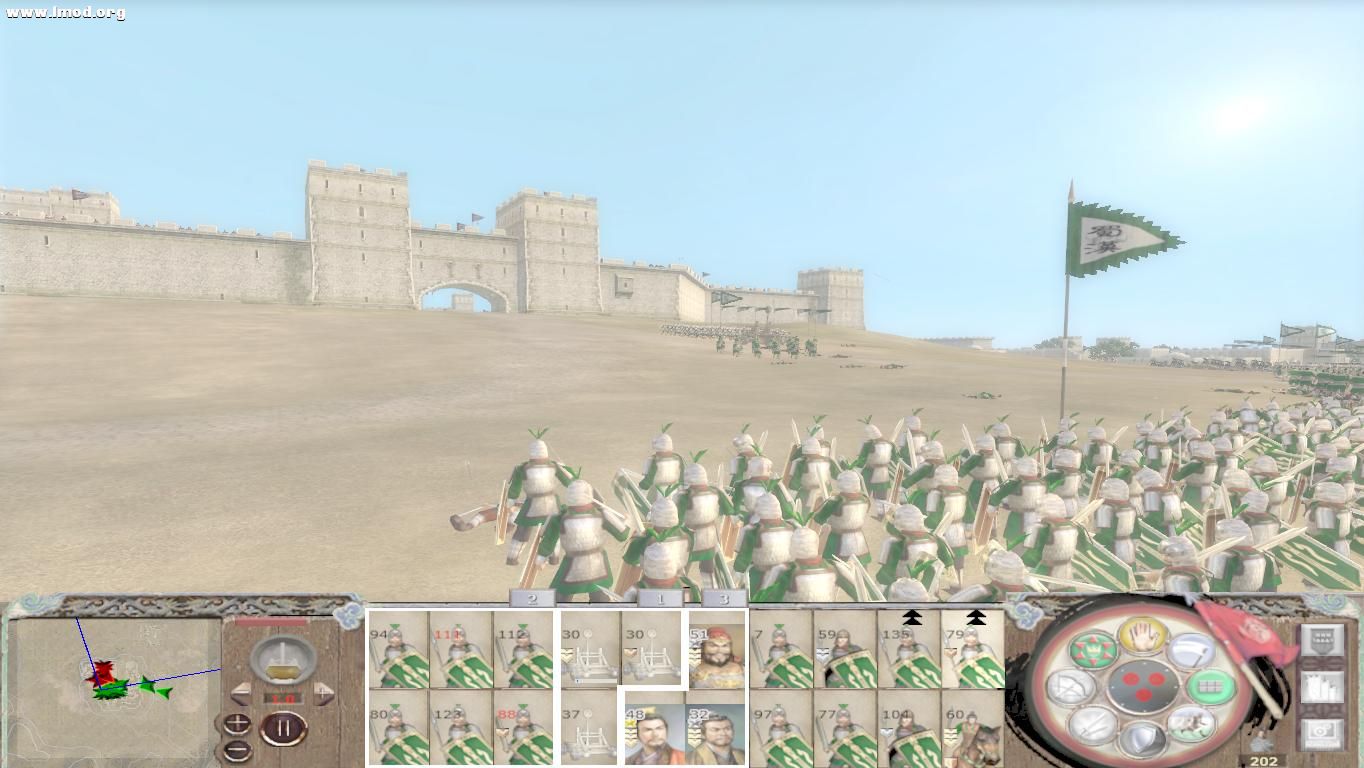This screenshot has width=1364, height=768.
Task: Increase game speed with the right arrow
Action: pyautogui.click(x=322, y=692)
